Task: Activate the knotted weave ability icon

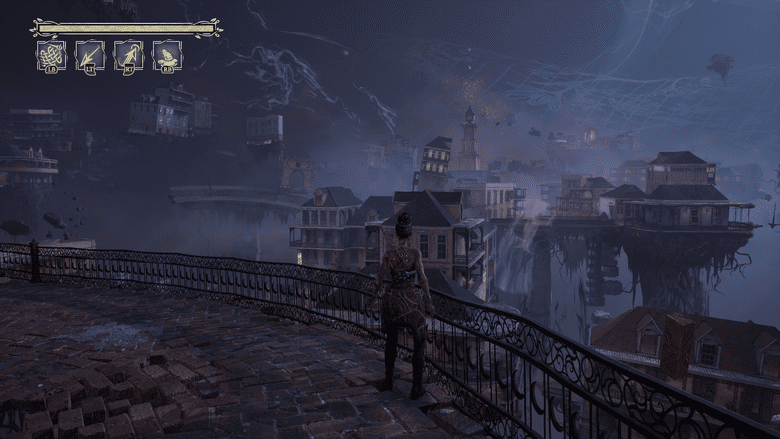Action: (x=51, y=55)
